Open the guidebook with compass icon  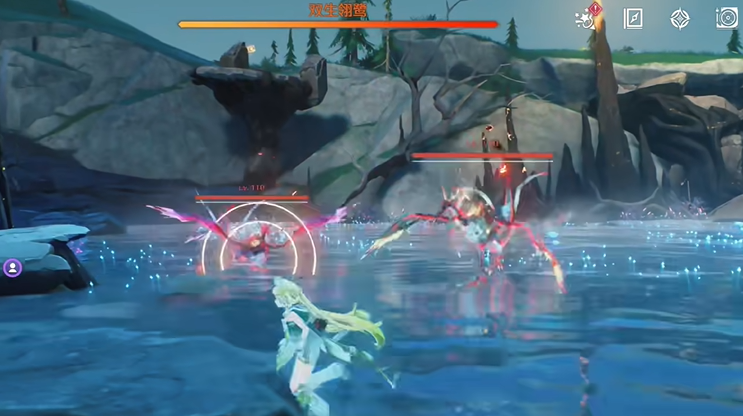[633, 18]
